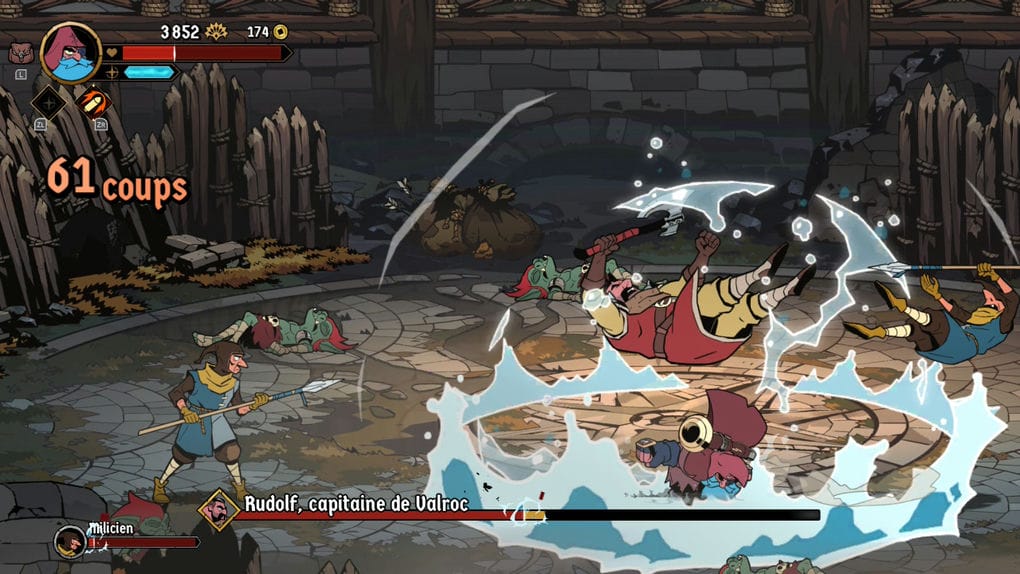Click the hooded dwarf character portrait
The width and height of the screenshot is (1020, 574).
point(70,52)
